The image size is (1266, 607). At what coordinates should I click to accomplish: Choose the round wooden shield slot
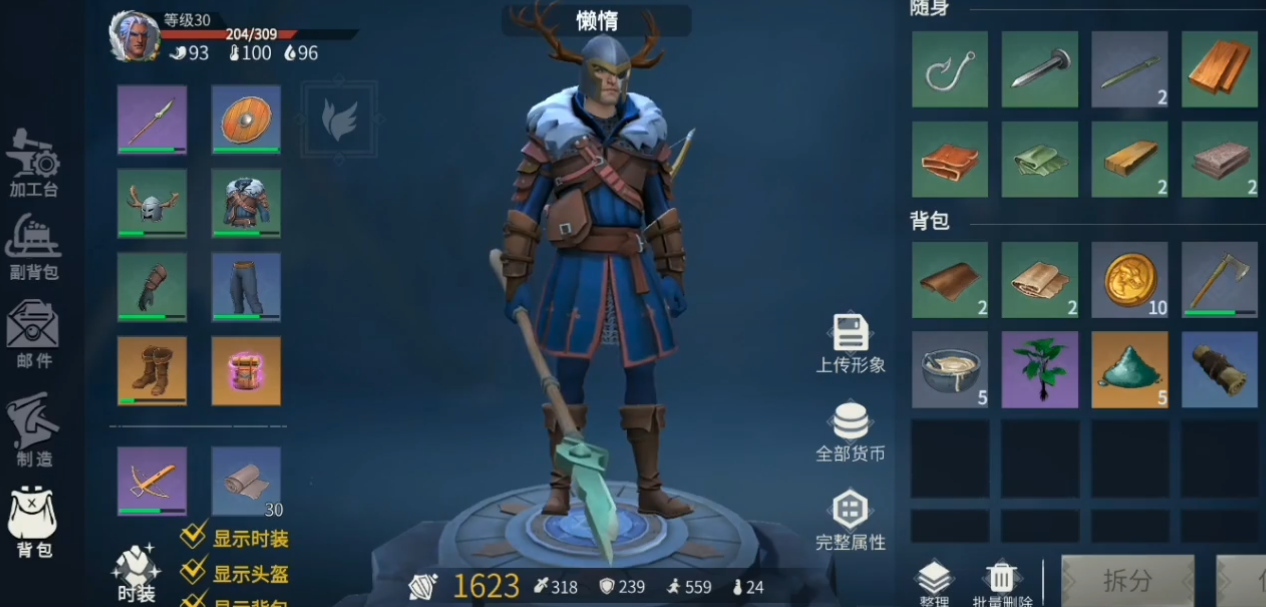click(x=246, y=119)
